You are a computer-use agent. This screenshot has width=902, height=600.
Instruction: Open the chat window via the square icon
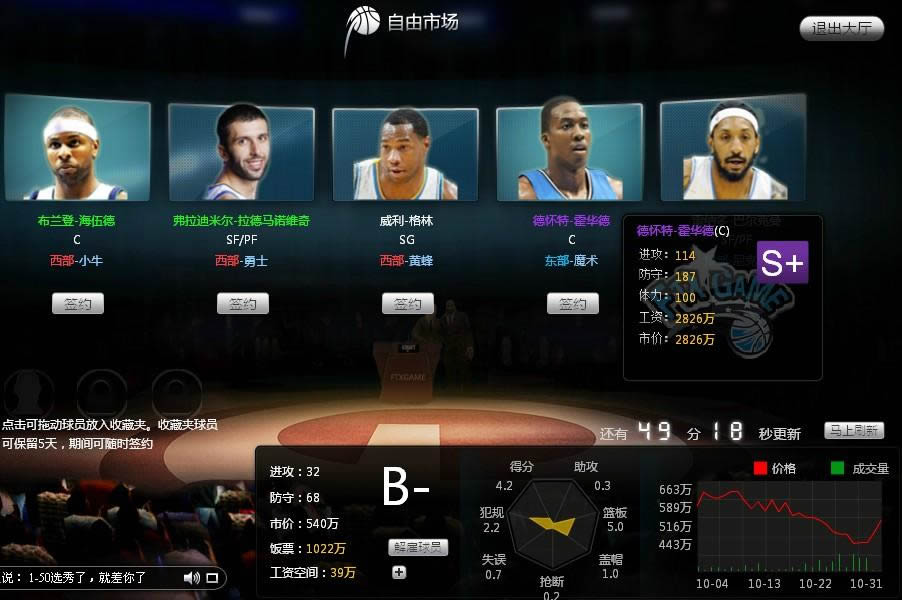coord(212,577)
